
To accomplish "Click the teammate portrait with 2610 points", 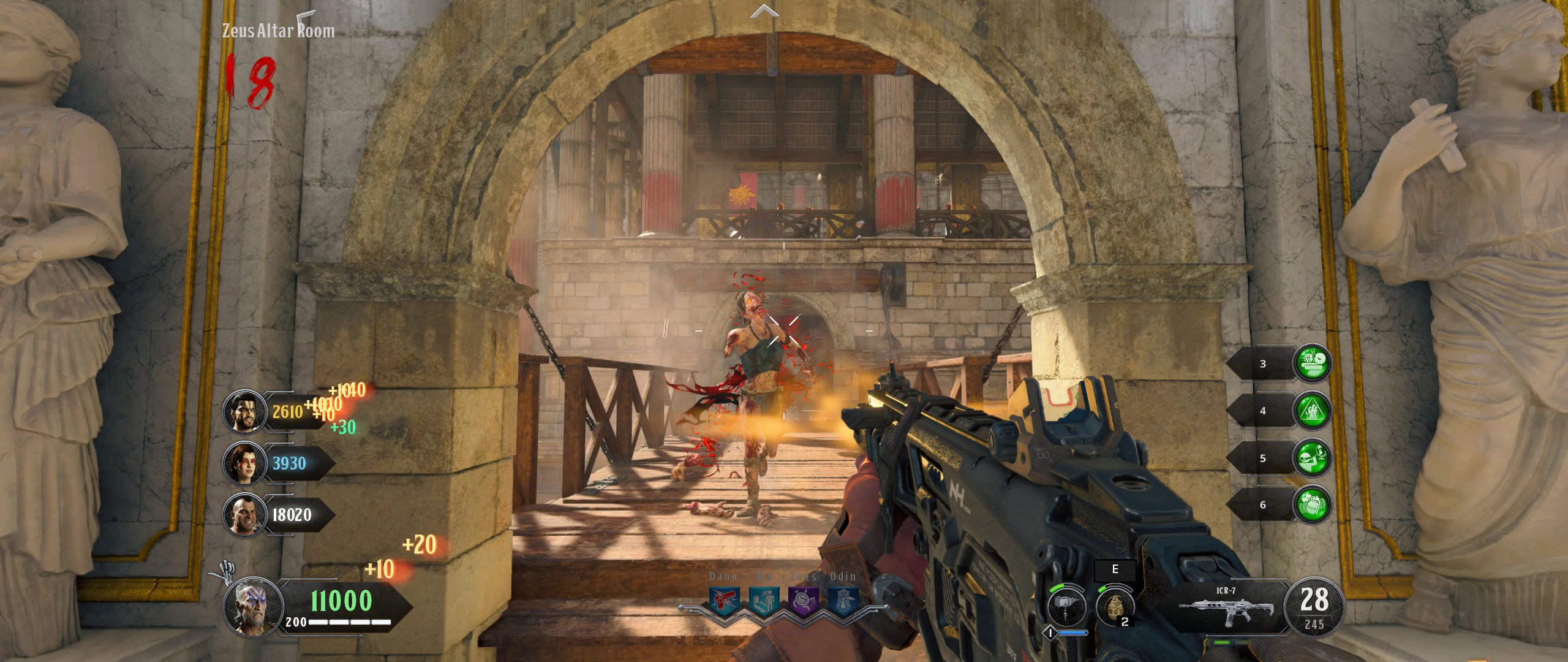I will click(243, 410).
